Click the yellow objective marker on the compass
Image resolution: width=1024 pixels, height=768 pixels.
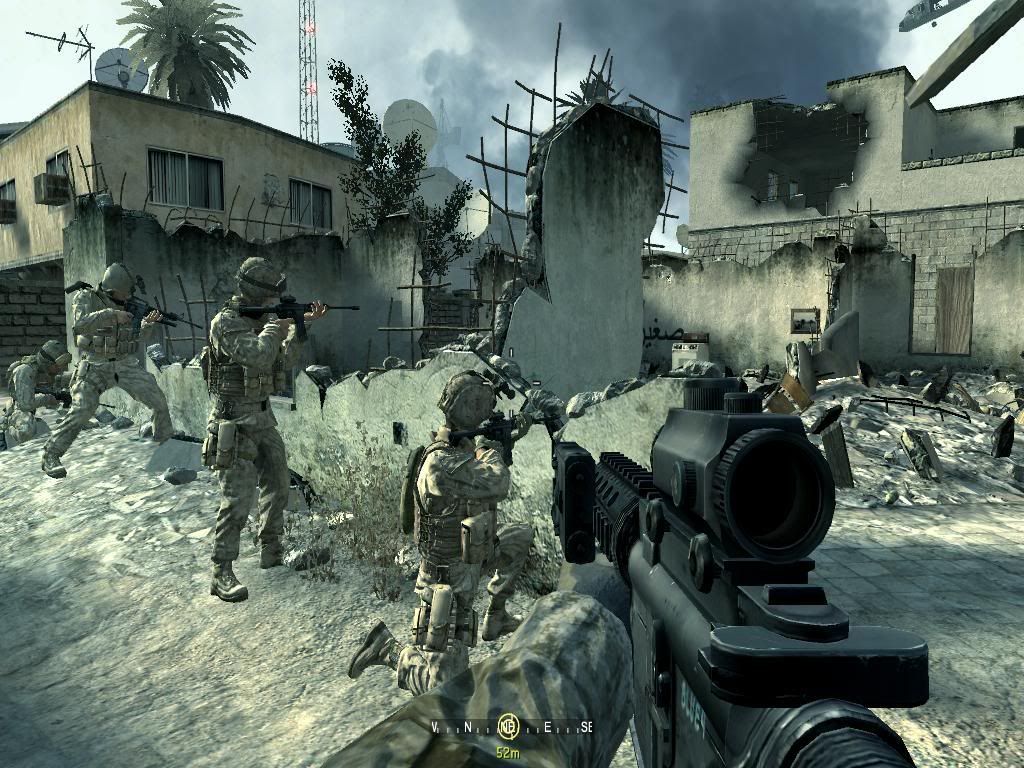pyautogui.click(x=509, y=726)
